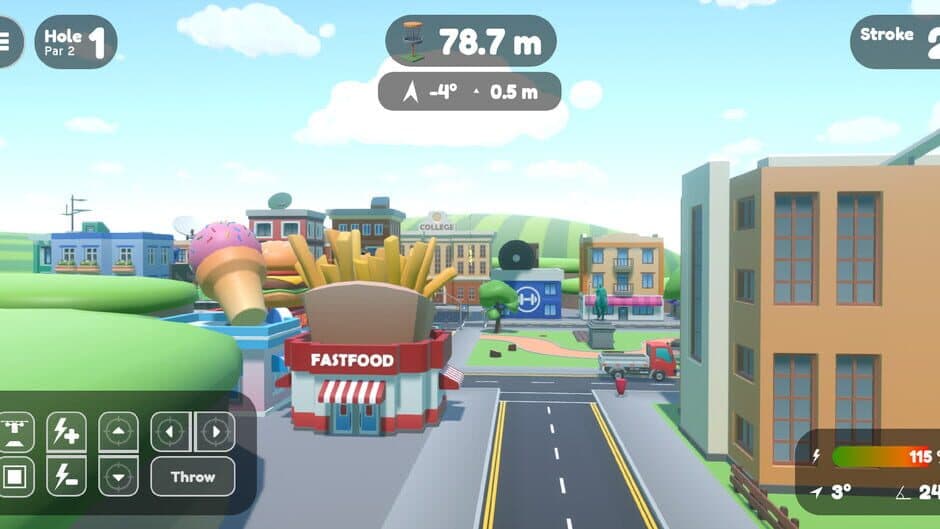Select the square icon button
This screenshot has height=529, width=940.
17,477
